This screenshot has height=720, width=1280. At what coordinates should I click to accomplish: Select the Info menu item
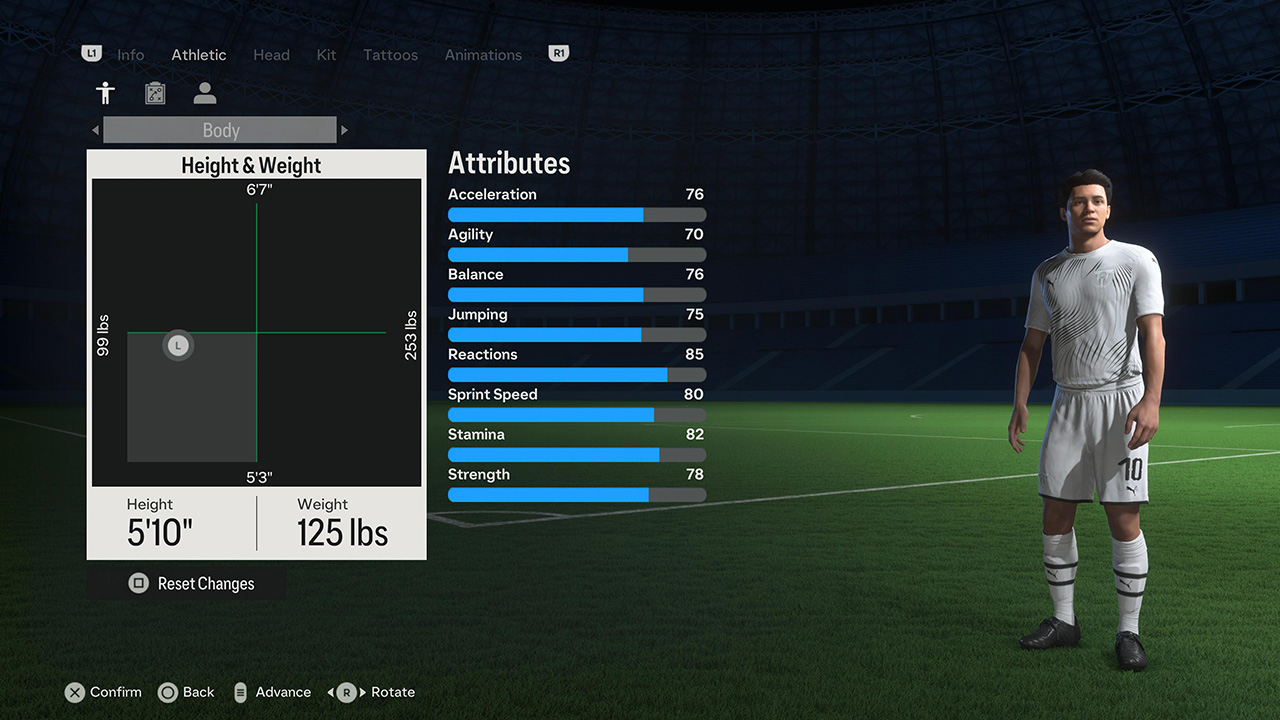click(x=130, y=55)
